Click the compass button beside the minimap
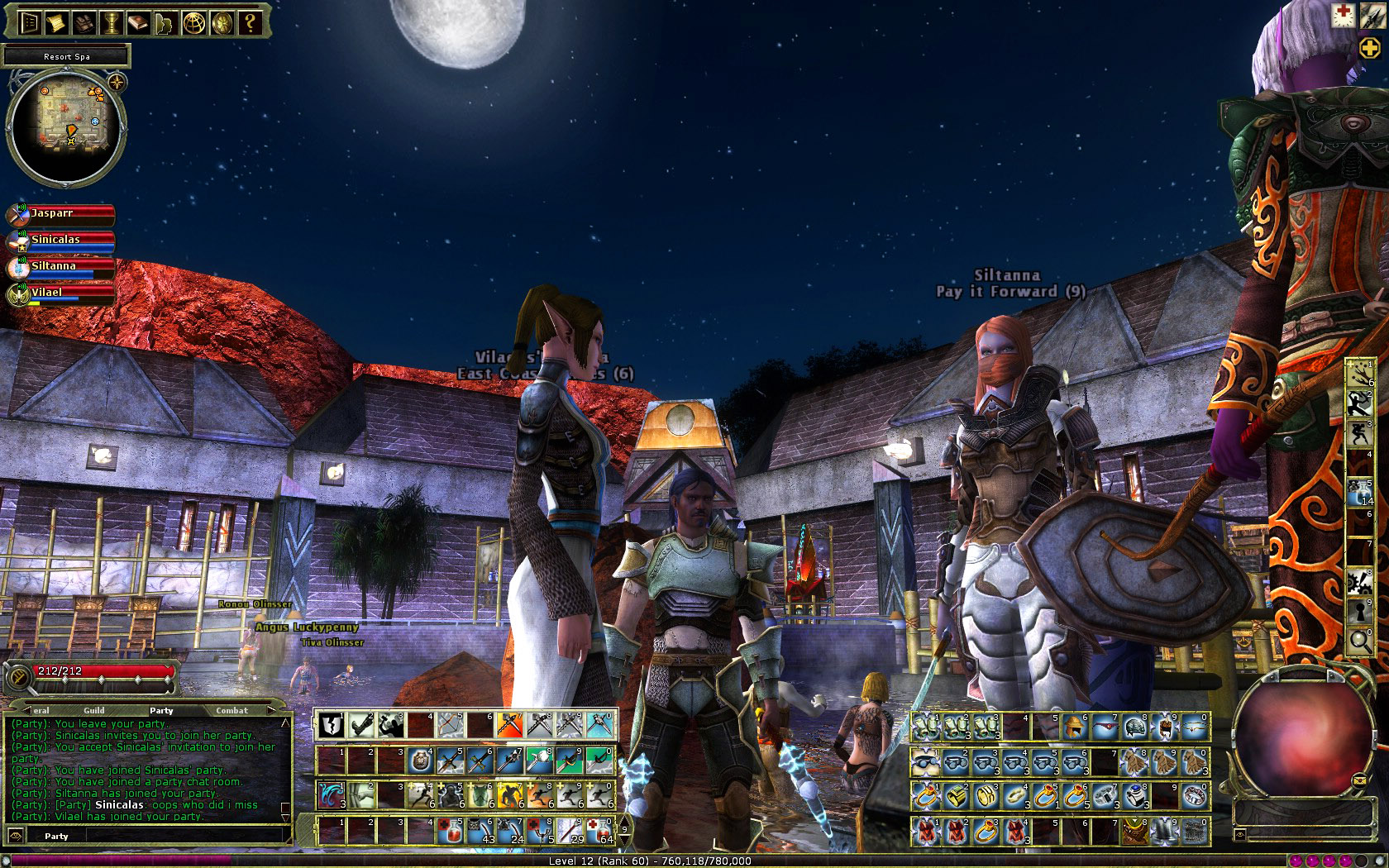The image size is (1389, 868). [117, 82]
